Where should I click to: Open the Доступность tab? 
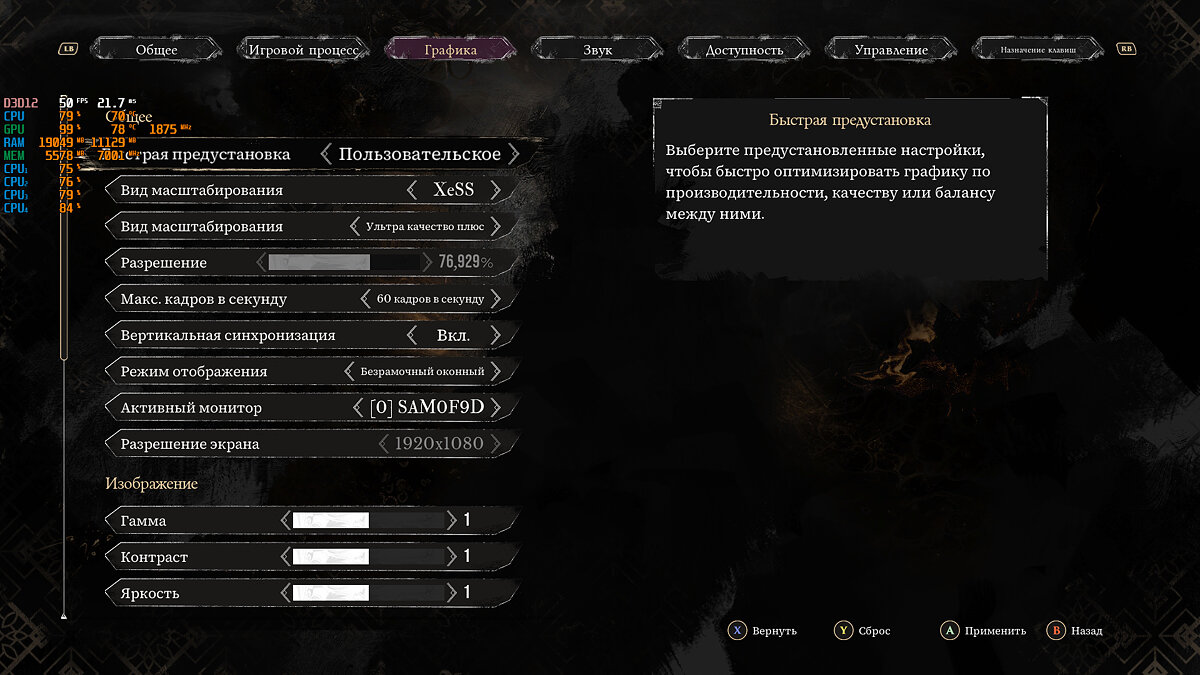(x=744, y=49)
